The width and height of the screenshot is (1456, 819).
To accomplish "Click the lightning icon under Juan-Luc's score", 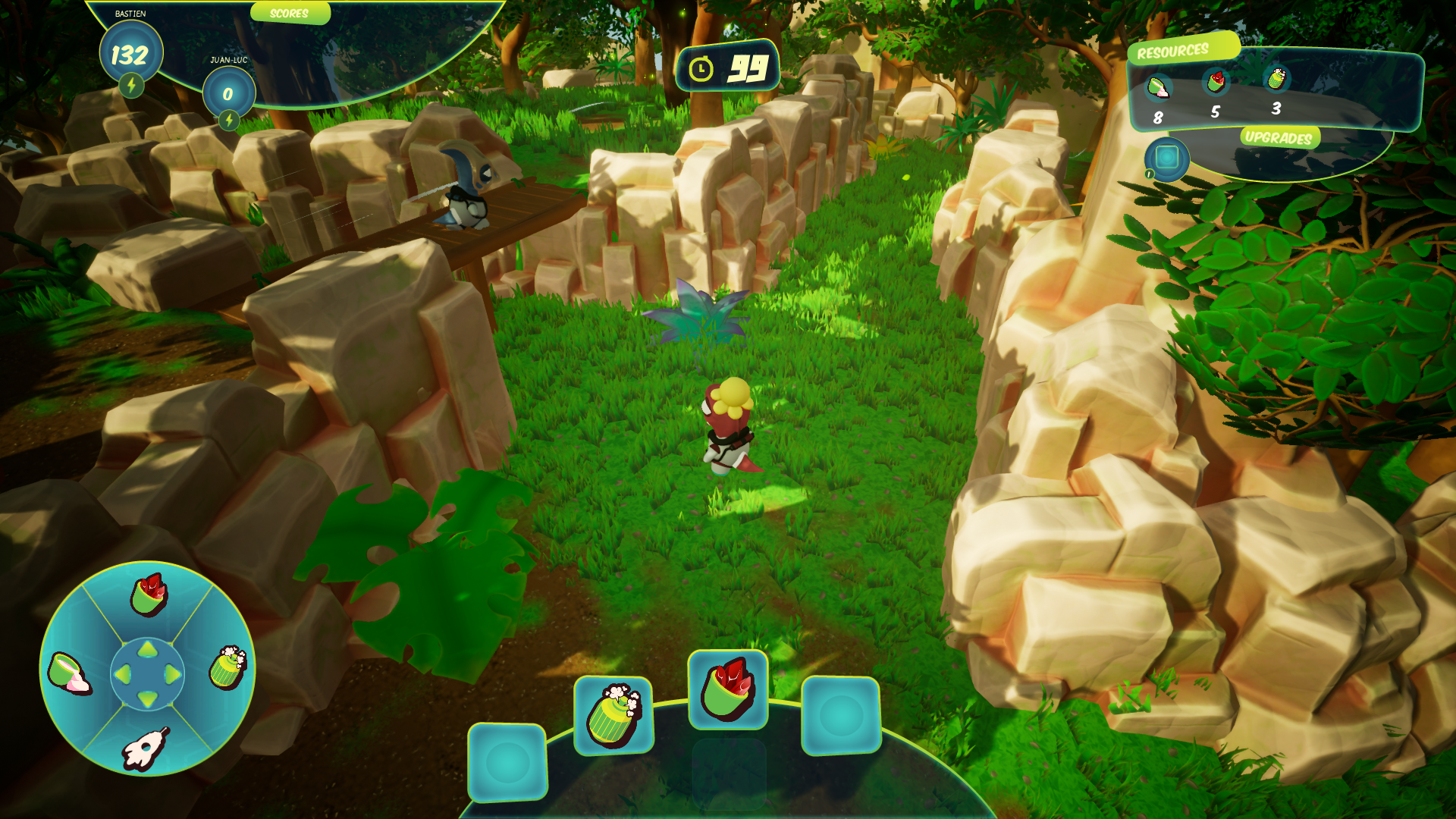I will (x=228, y=120).
